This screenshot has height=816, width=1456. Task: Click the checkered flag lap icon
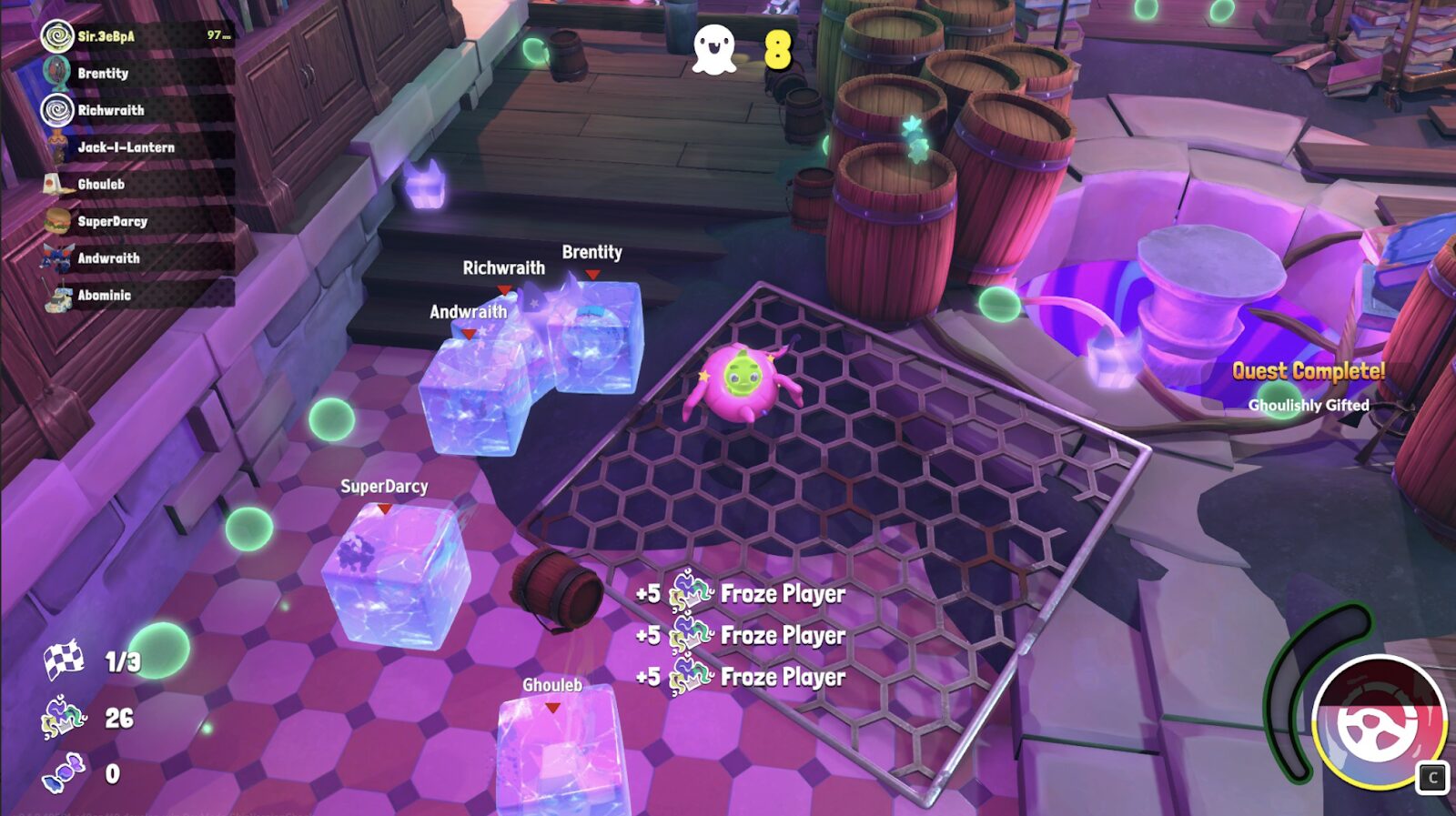tap(64, 660)
